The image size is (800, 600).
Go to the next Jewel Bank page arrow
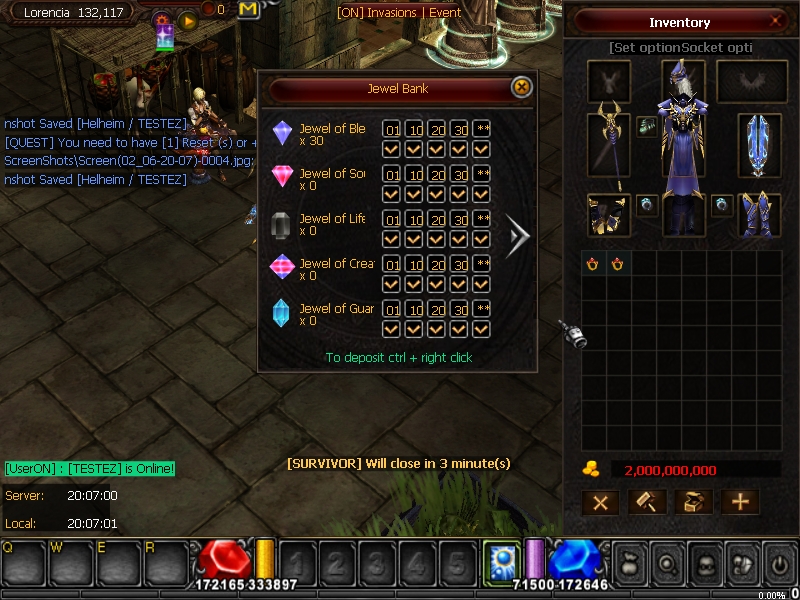(519, 236)
